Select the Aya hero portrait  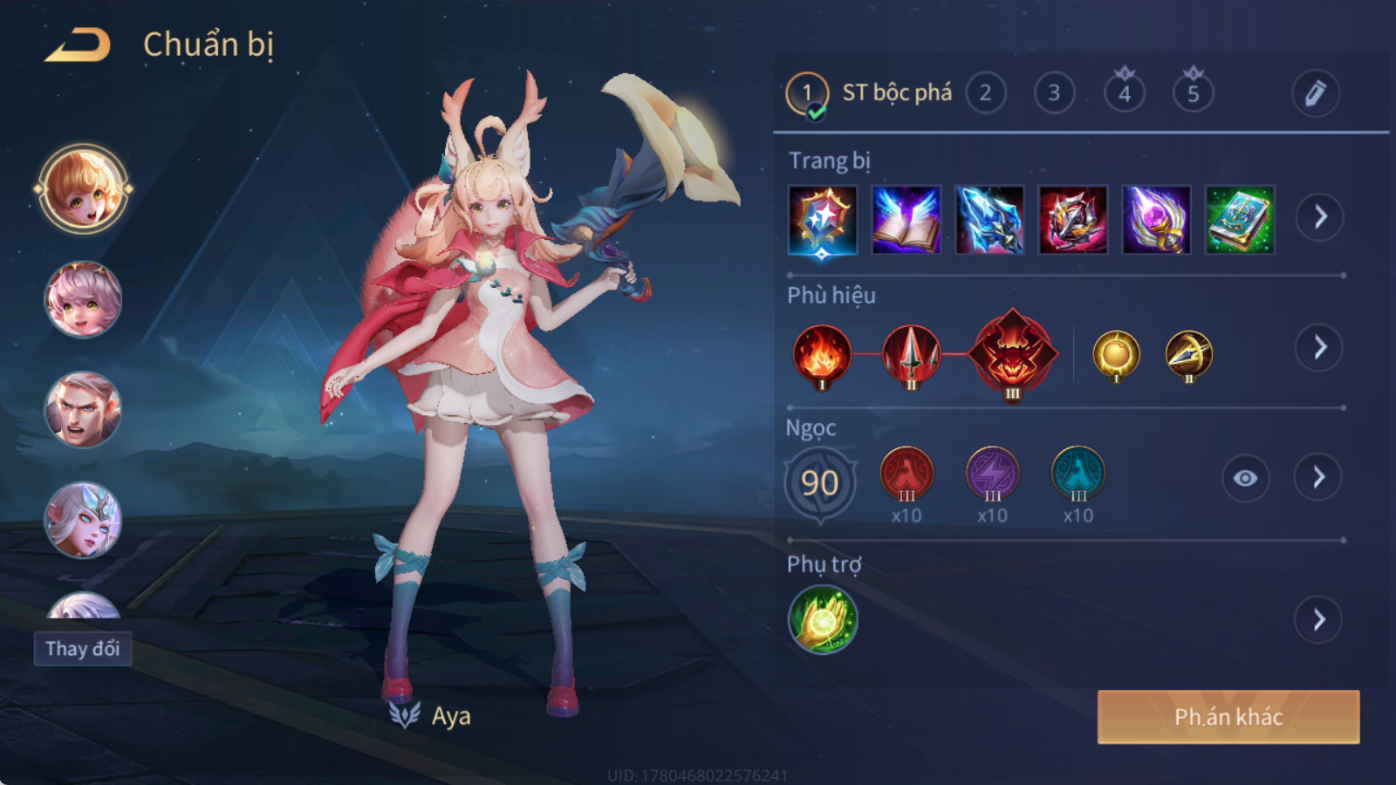83,189
